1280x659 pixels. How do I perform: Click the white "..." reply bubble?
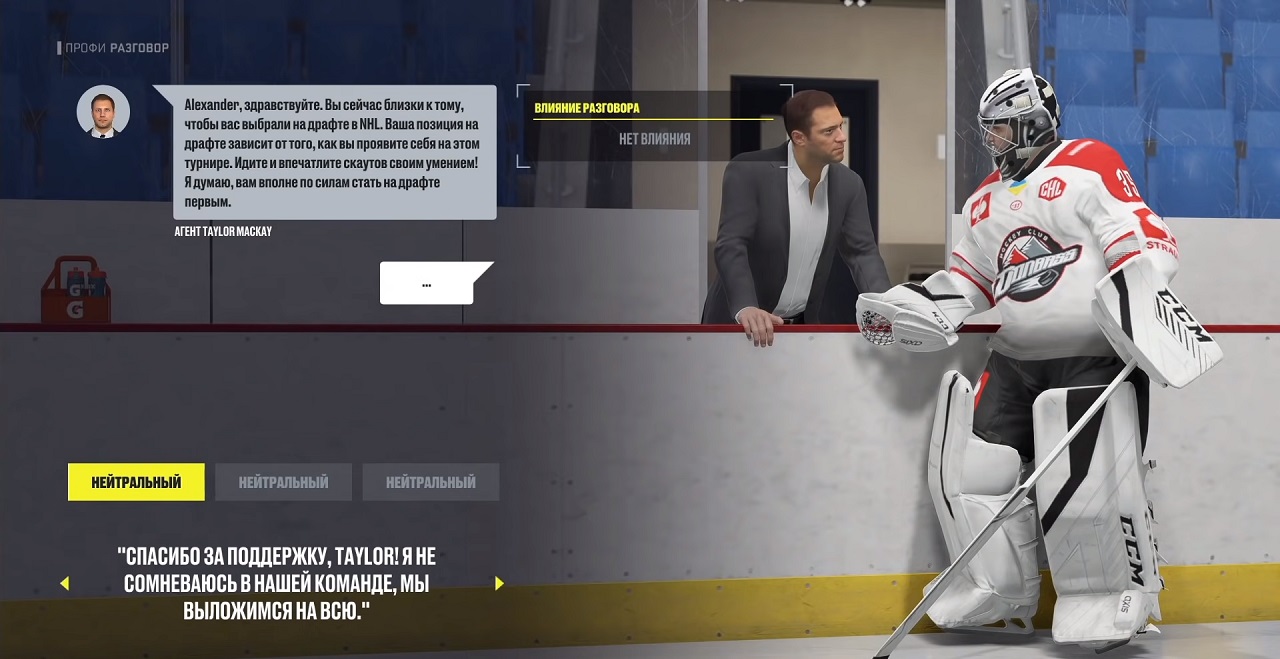(427, 284)
